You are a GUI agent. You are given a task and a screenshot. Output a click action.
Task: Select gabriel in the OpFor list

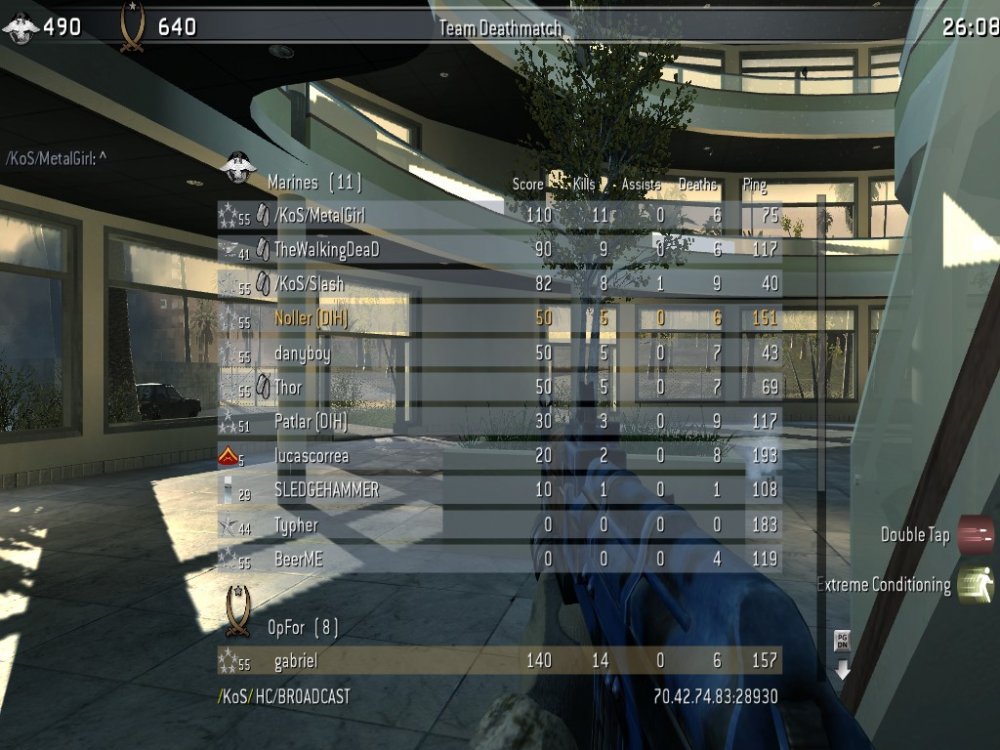click(500, 660)
